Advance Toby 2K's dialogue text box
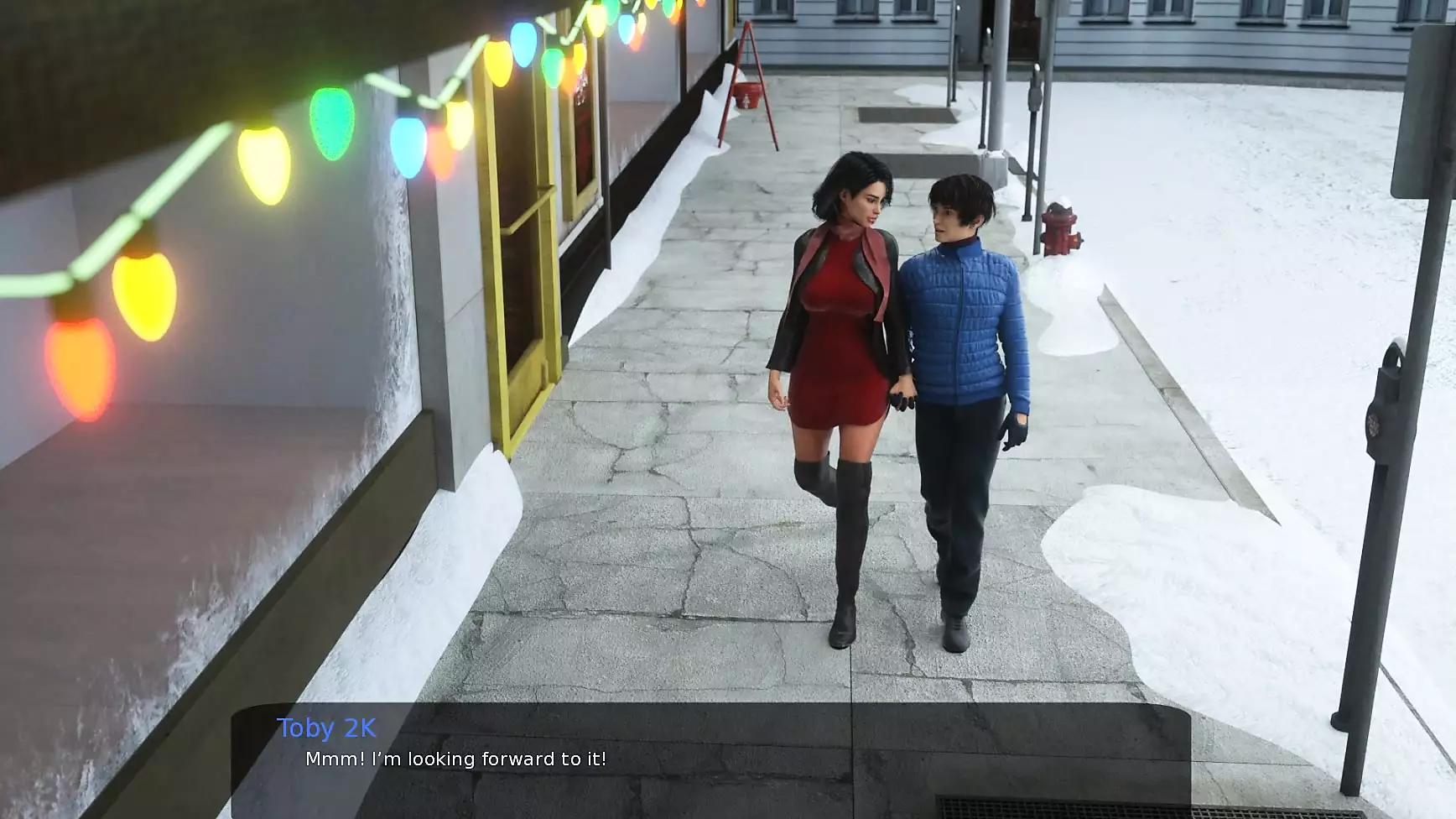The height and width of the screenshot is (819, 1456). pos(710,760)
